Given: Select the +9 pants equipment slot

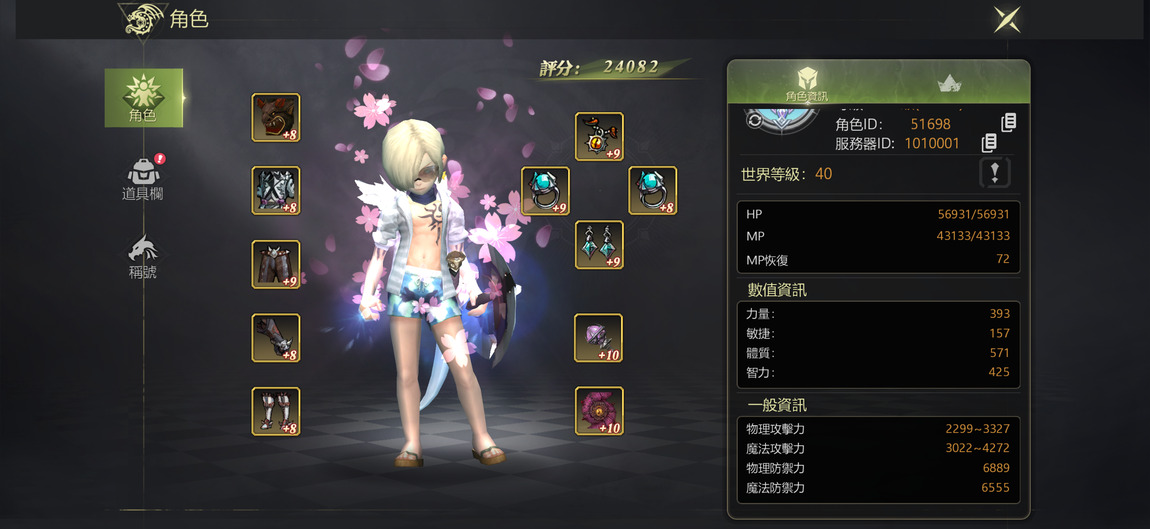Looking at the screenshot, I should (276, 264).
